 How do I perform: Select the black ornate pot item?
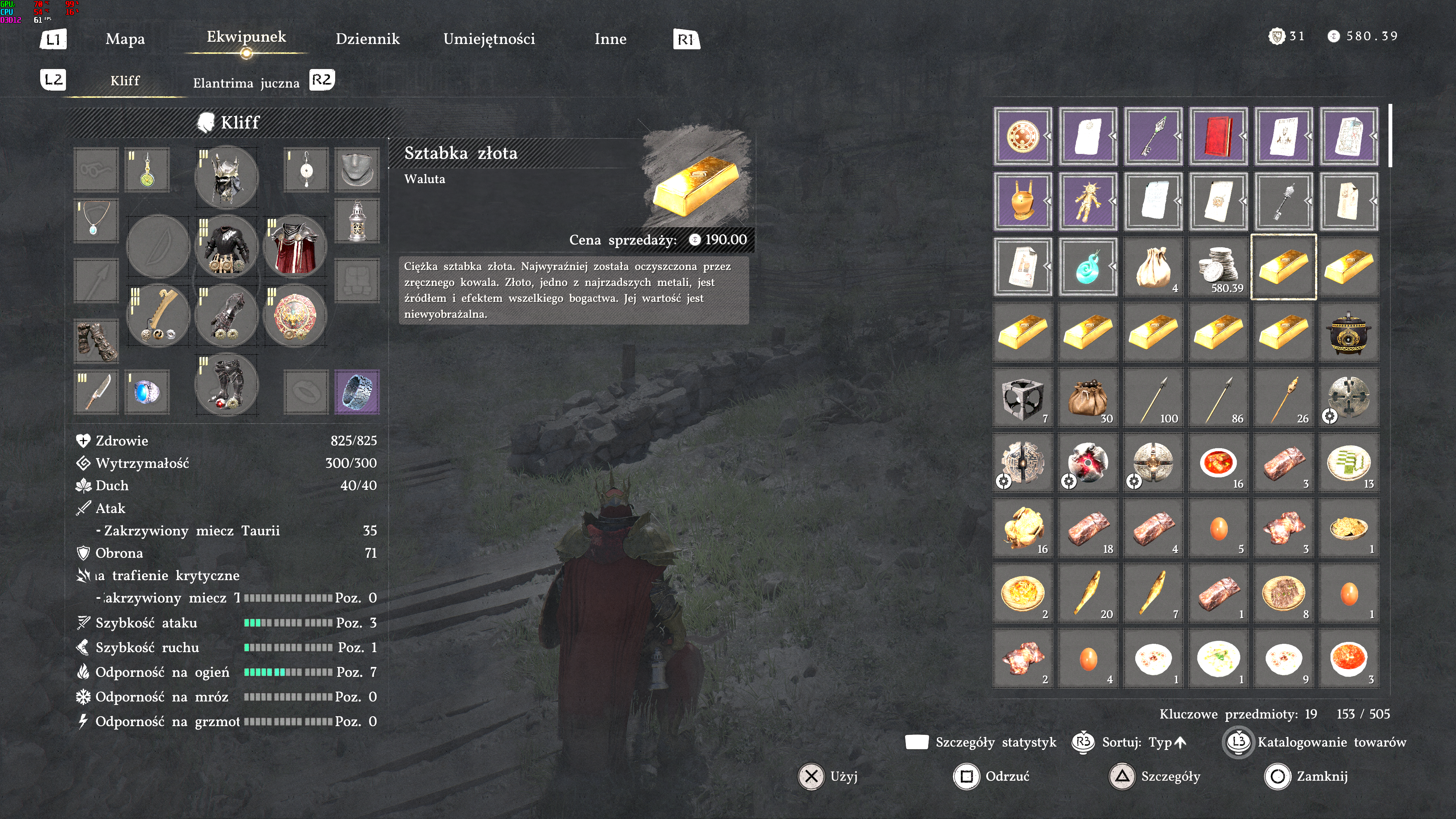tap(1349, 333)
